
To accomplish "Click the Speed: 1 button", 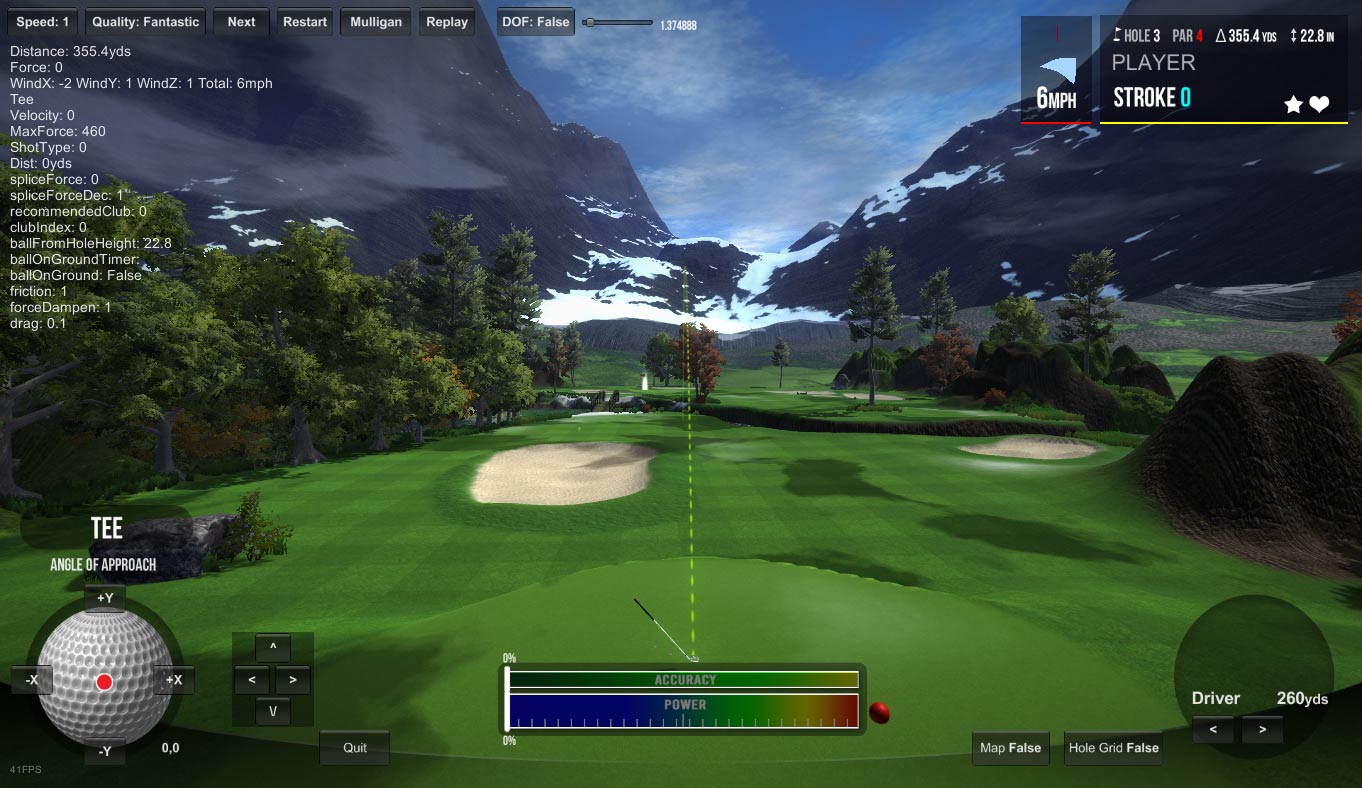I will (x=43, y=21).
